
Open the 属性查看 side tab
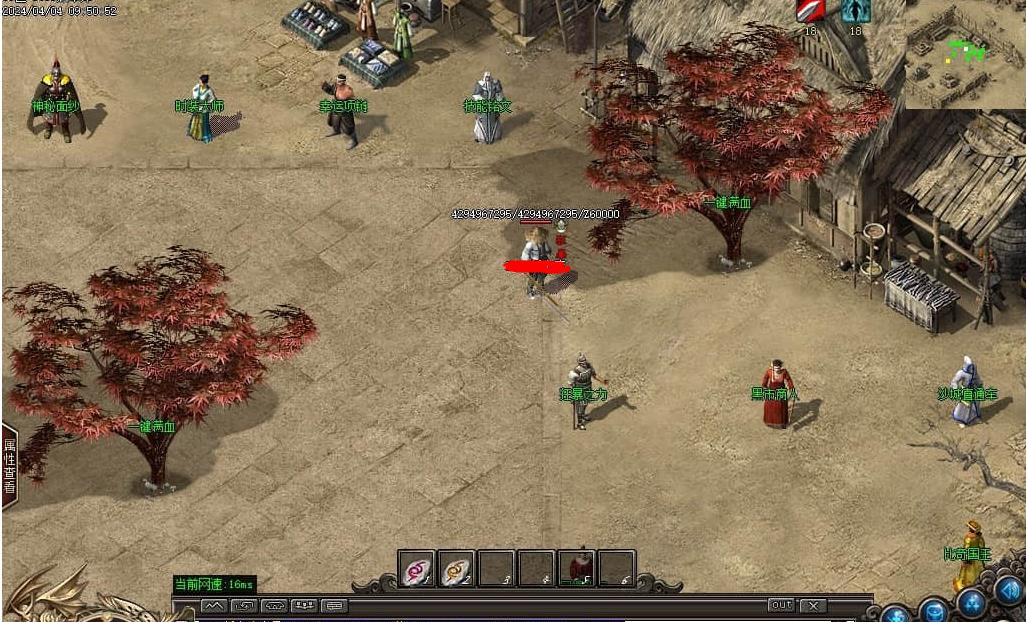point(9,467)
